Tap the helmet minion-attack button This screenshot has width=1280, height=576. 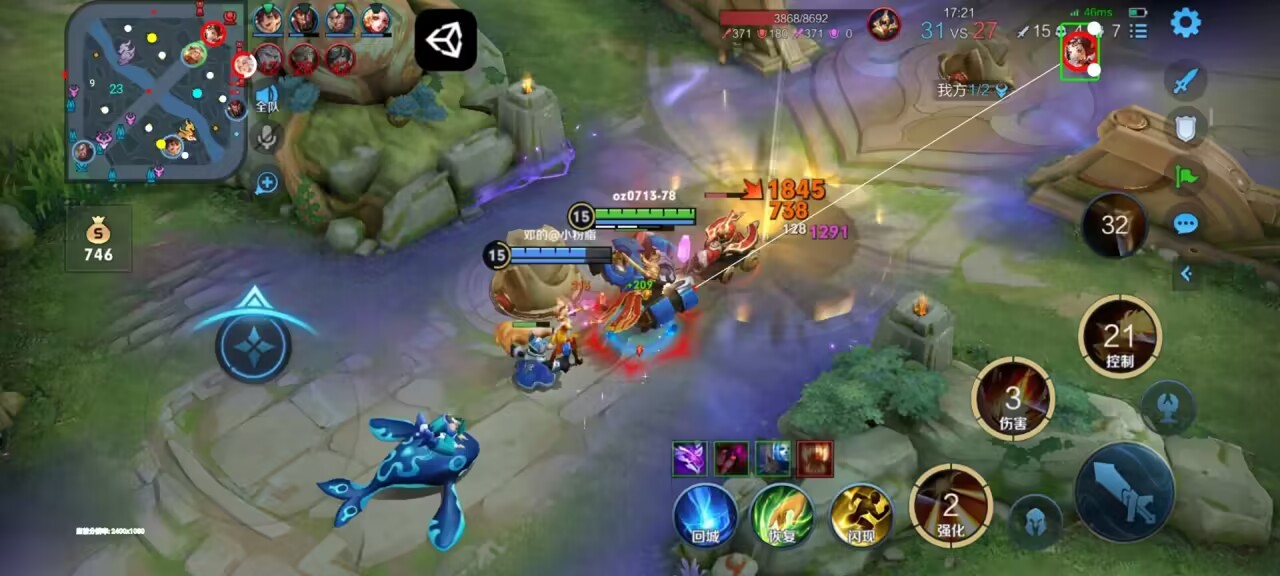(x=1034, y=521)
